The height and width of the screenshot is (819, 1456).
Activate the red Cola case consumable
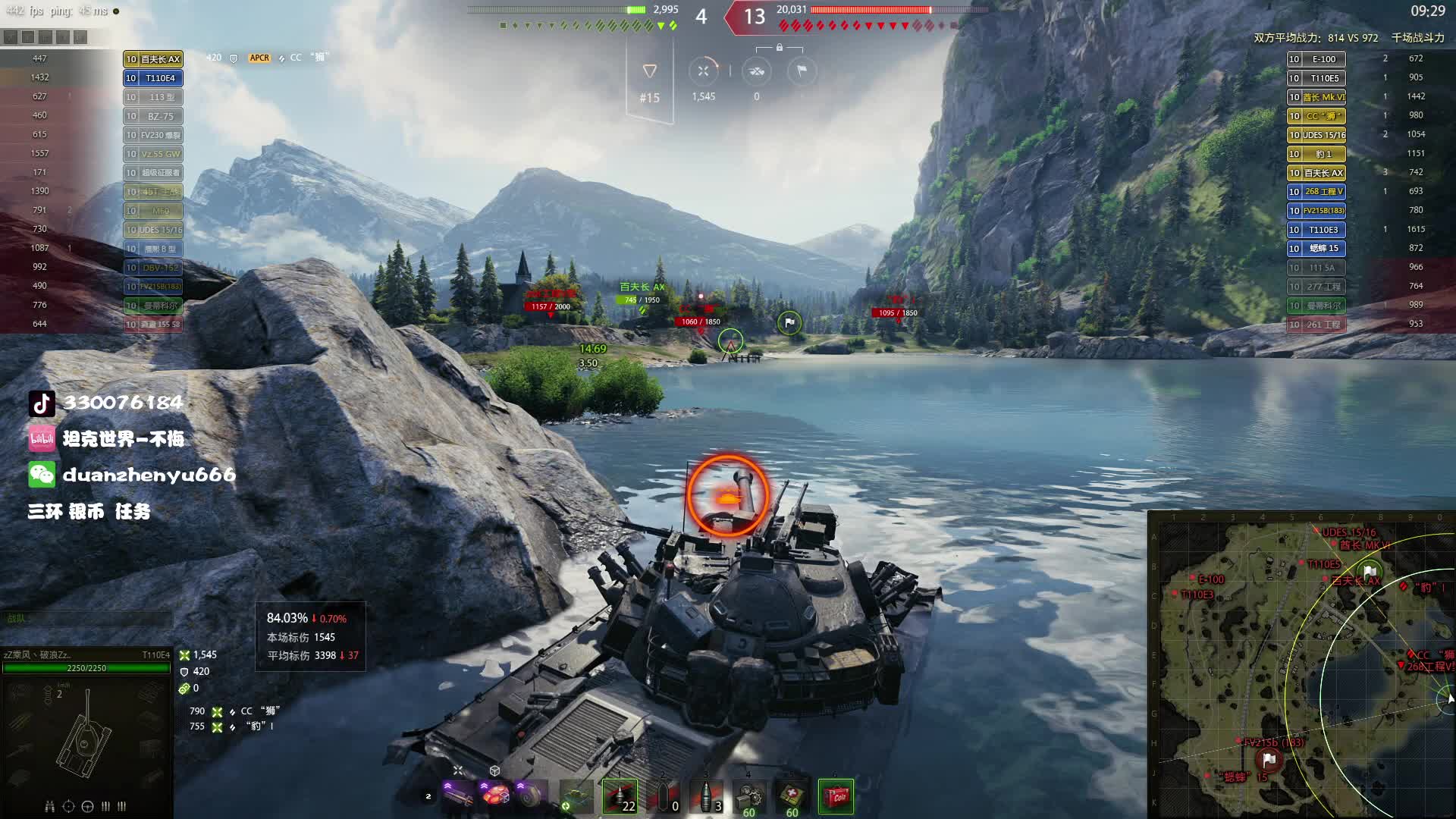(836, 796)
